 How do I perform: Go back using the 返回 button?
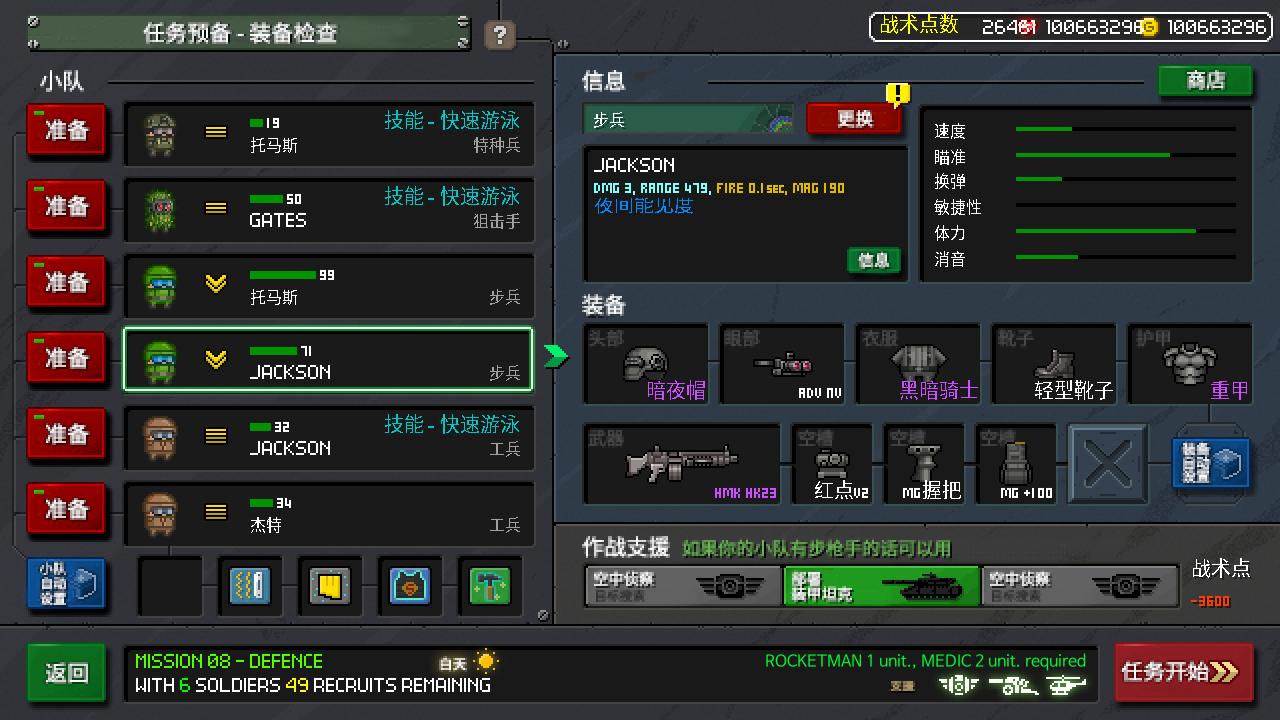click(66, 673)
